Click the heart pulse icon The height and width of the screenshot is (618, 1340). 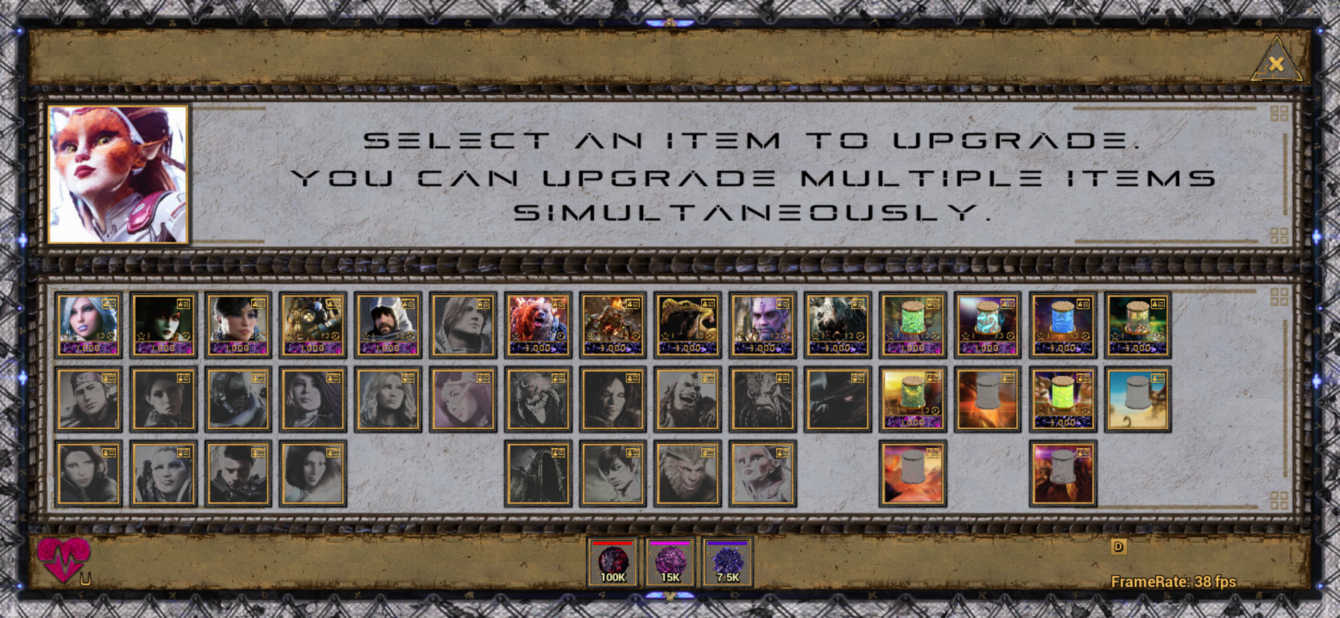(x=63, y=558)
